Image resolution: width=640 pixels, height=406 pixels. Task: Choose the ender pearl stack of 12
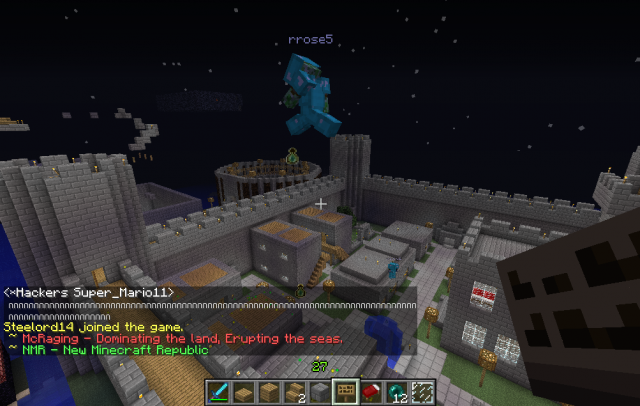pos(395,392)
